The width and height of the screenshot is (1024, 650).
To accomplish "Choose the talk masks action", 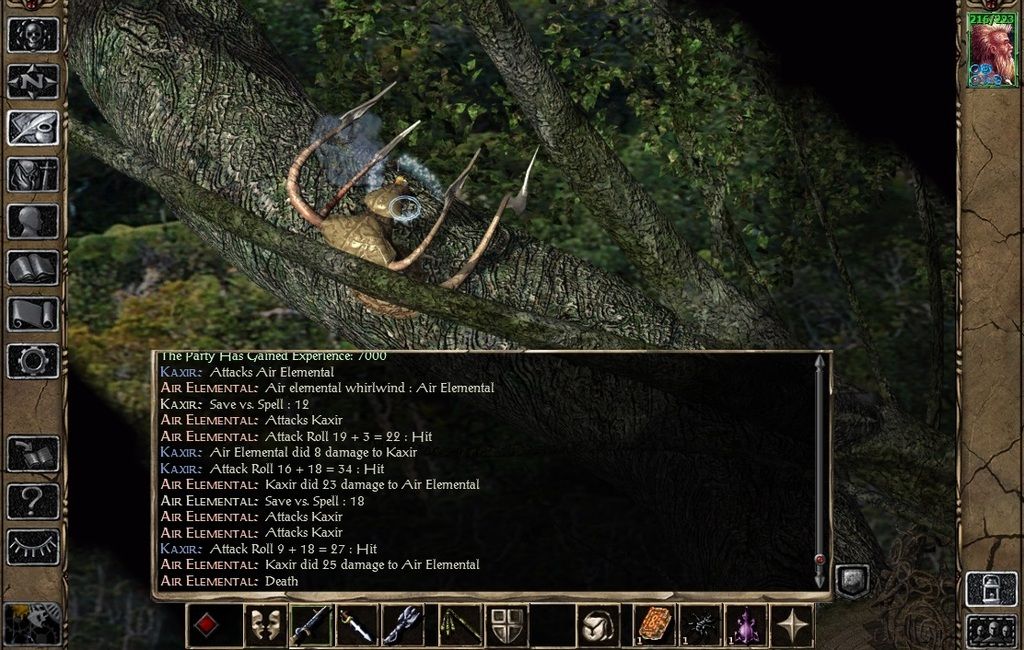I will point(265,626).
